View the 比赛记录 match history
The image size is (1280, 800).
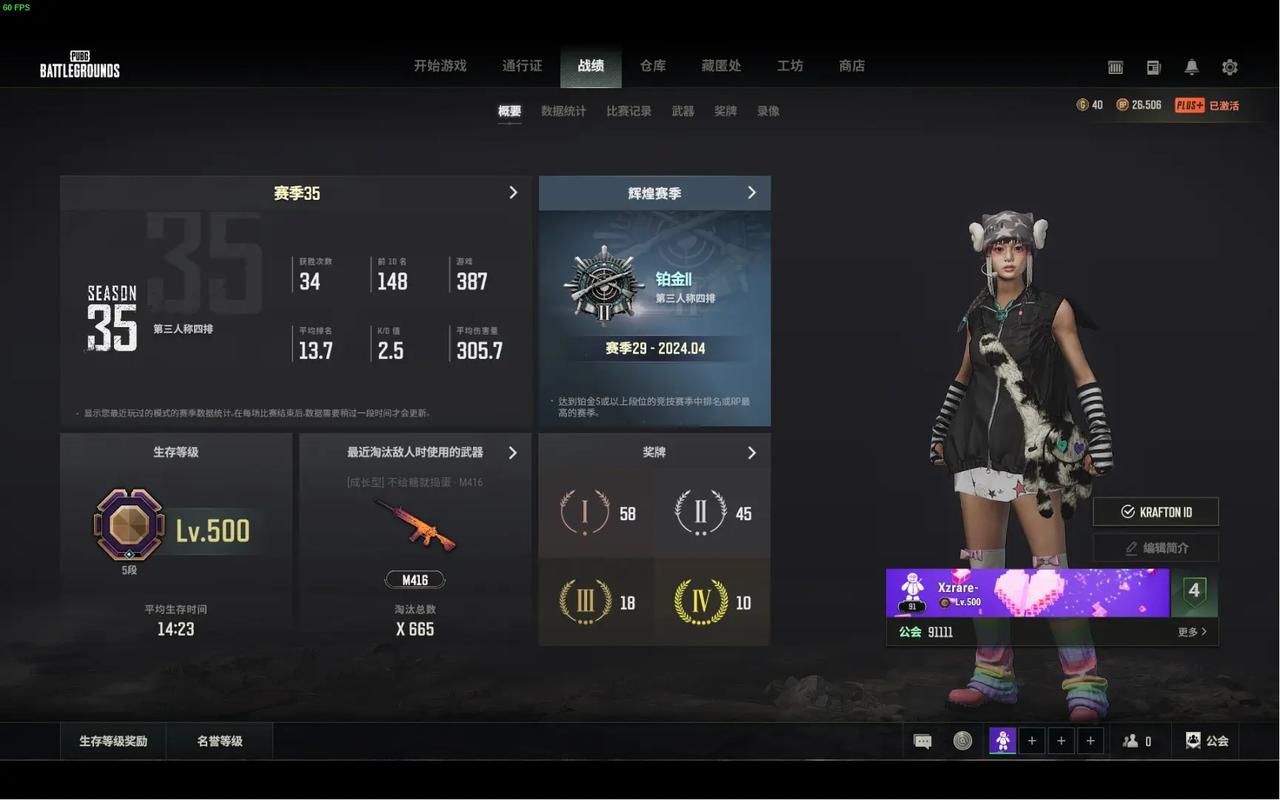click(x=629, y=111)
